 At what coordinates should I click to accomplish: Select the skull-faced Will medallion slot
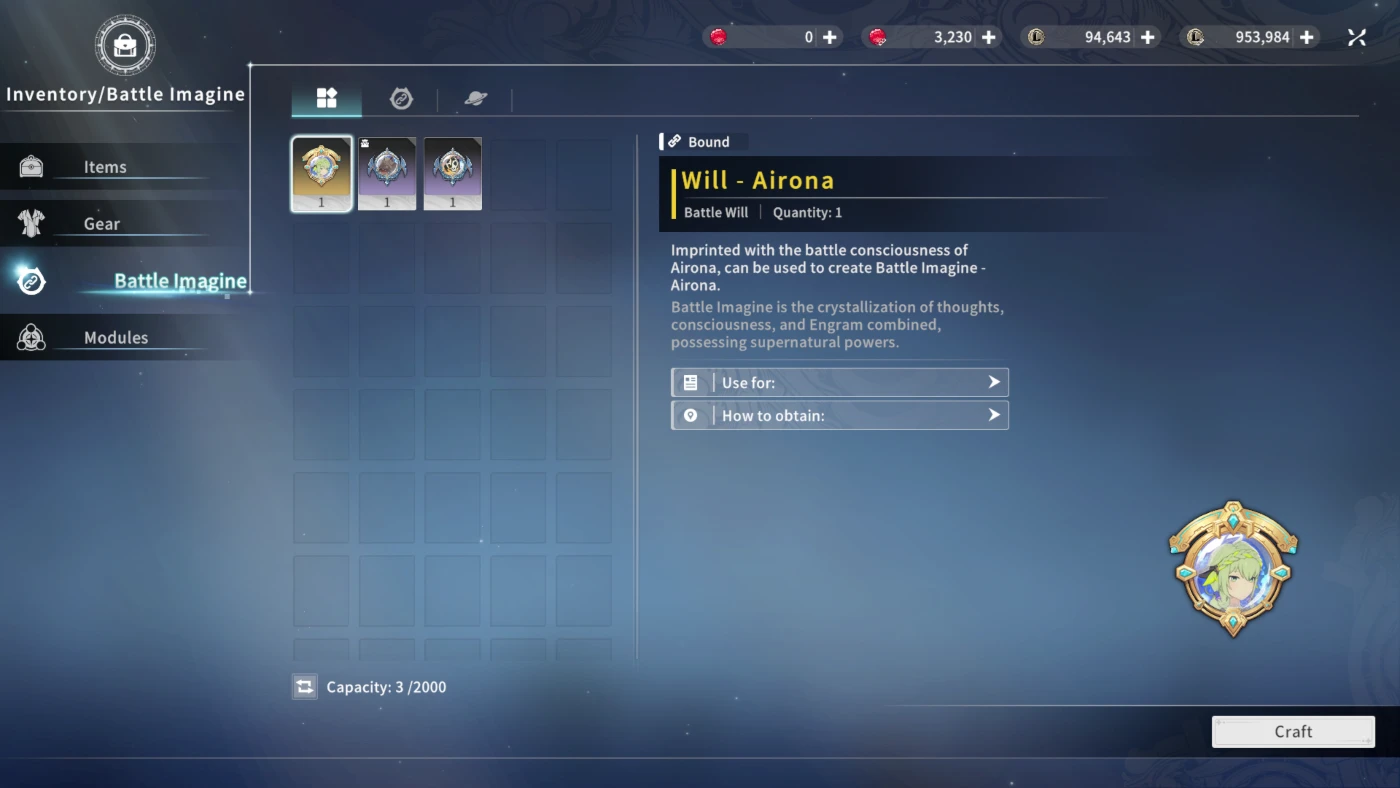(453, 173)
